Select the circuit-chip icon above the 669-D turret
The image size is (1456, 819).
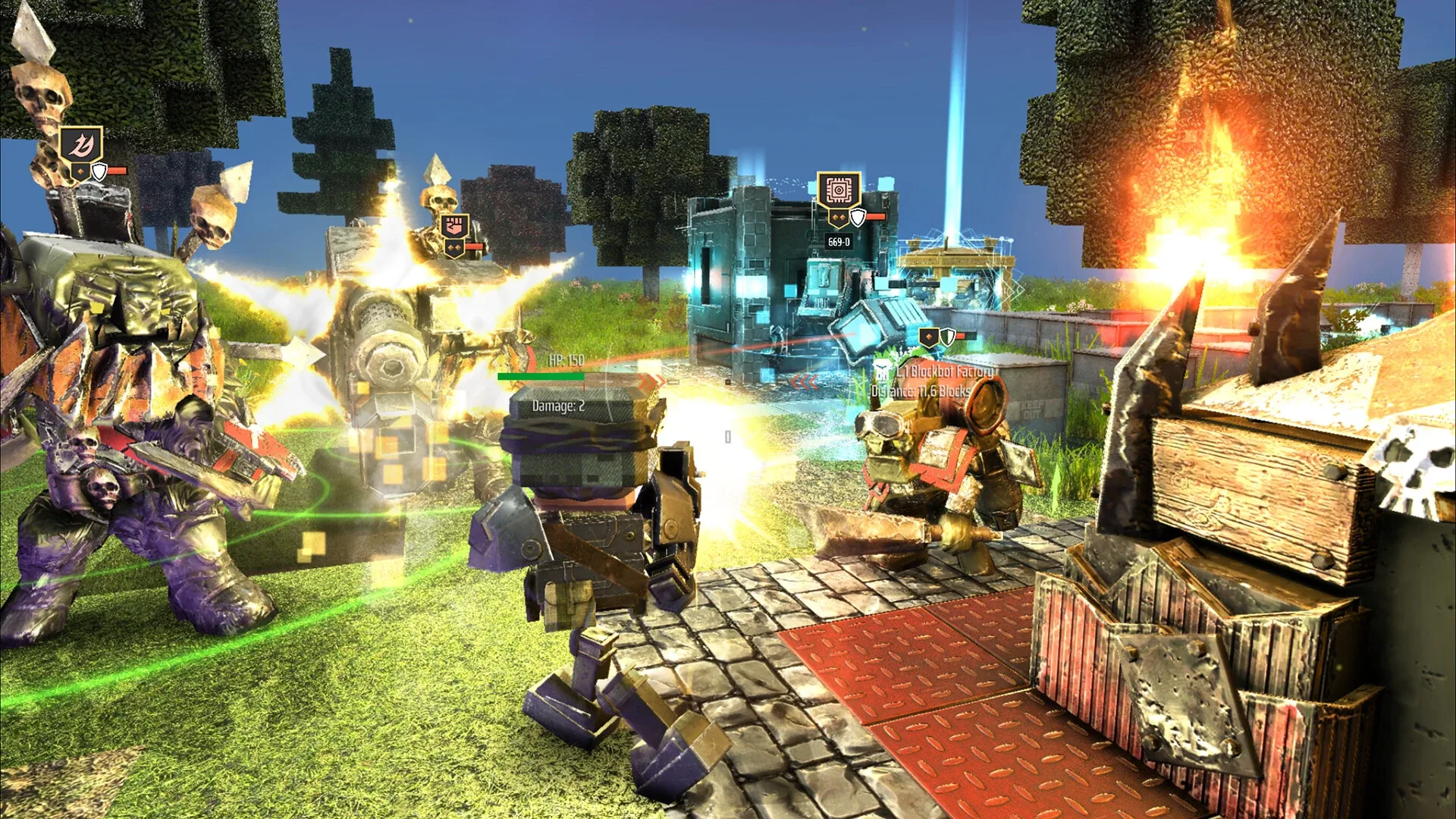[839, 190]
